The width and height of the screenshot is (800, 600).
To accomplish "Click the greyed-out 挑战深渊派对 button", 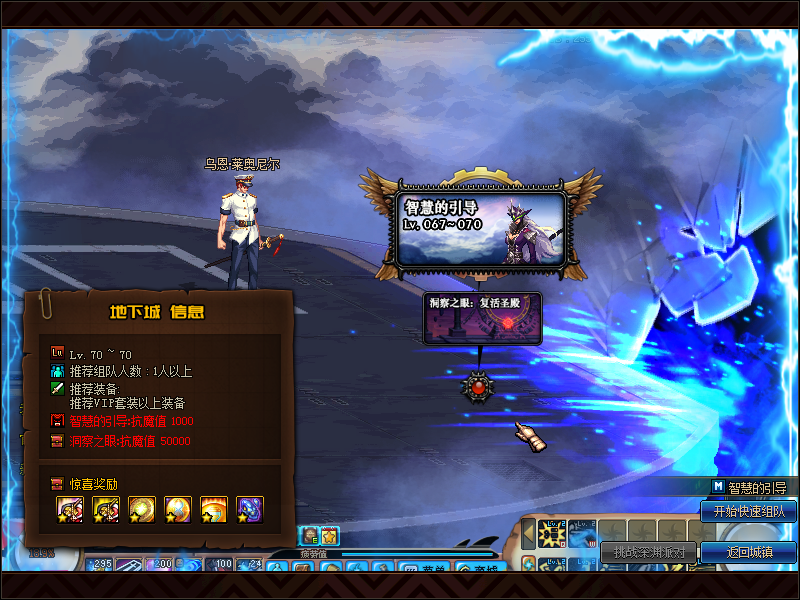I will [x=649, y=552].
